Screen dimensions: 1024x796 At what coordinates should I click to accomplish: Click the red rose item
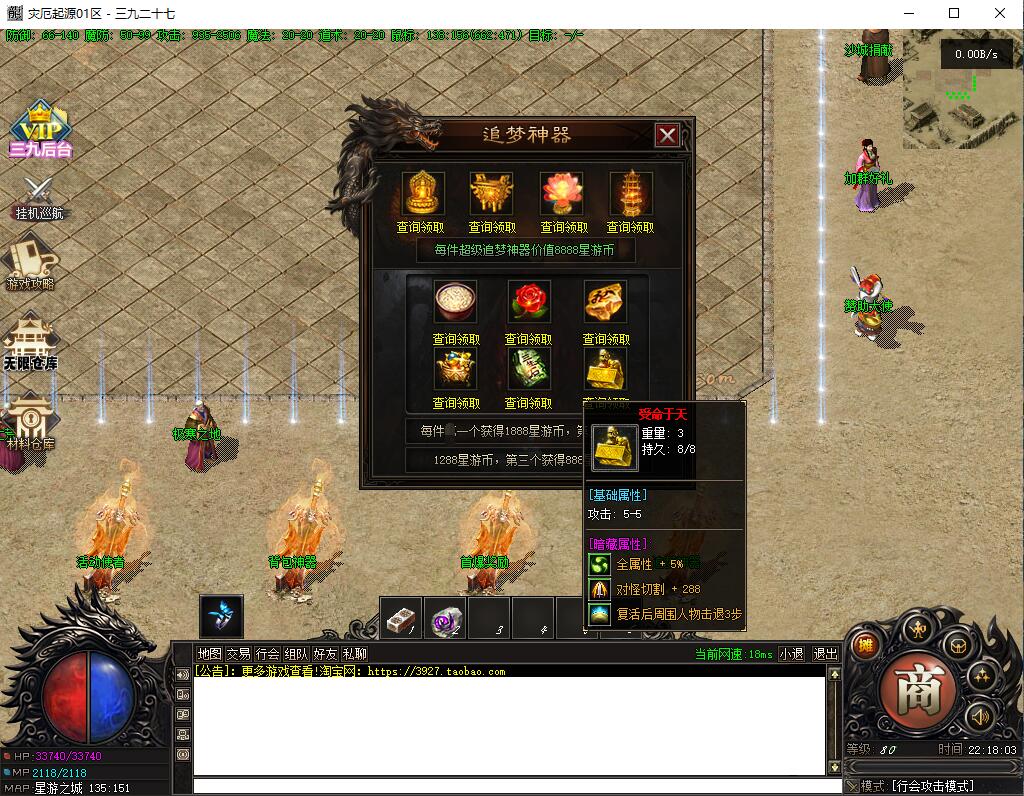529,301
